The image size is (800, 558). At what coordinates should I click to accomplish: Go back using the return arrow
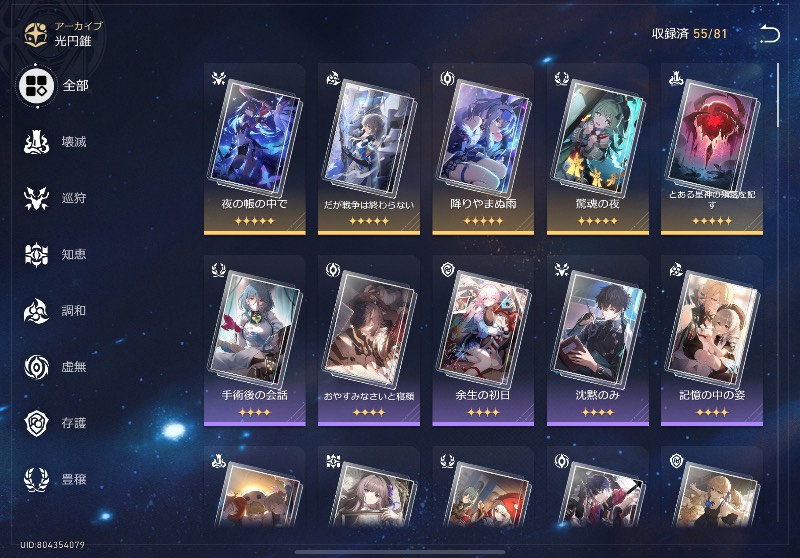click(x=769, y=34)
